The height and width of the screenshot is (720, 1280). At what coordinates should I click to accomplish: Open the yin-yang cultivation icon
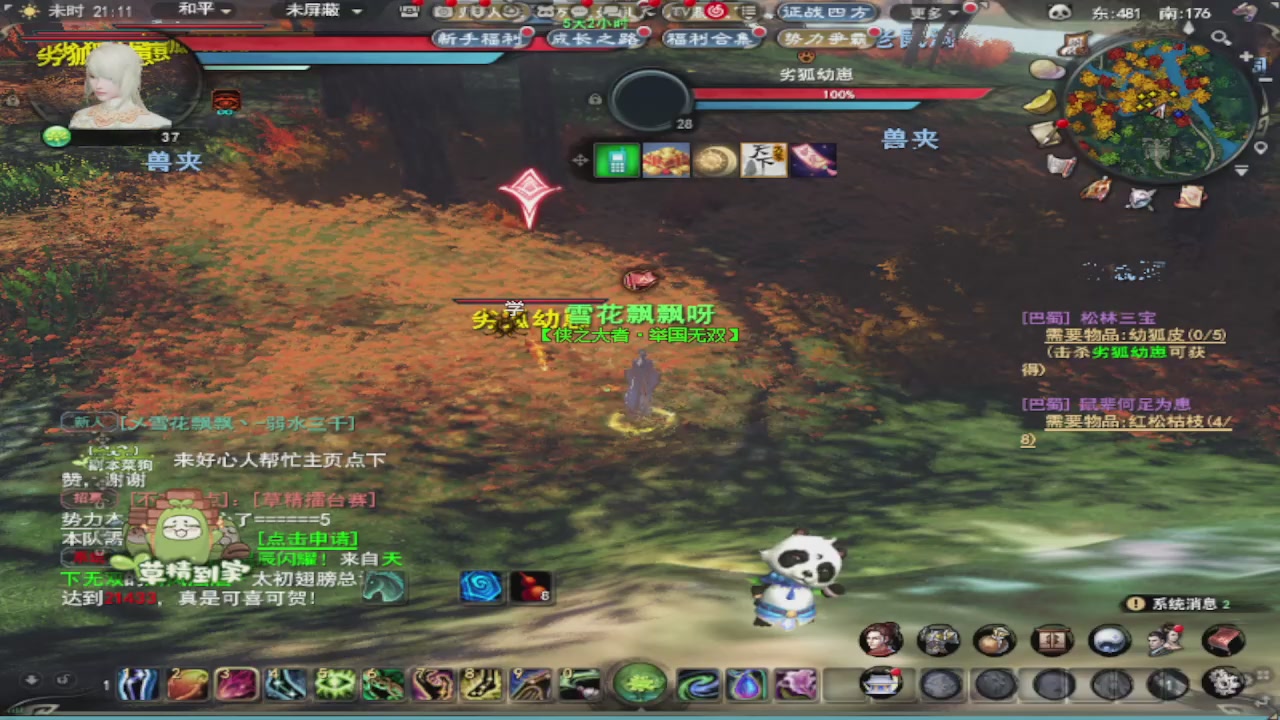(1109, 639)
